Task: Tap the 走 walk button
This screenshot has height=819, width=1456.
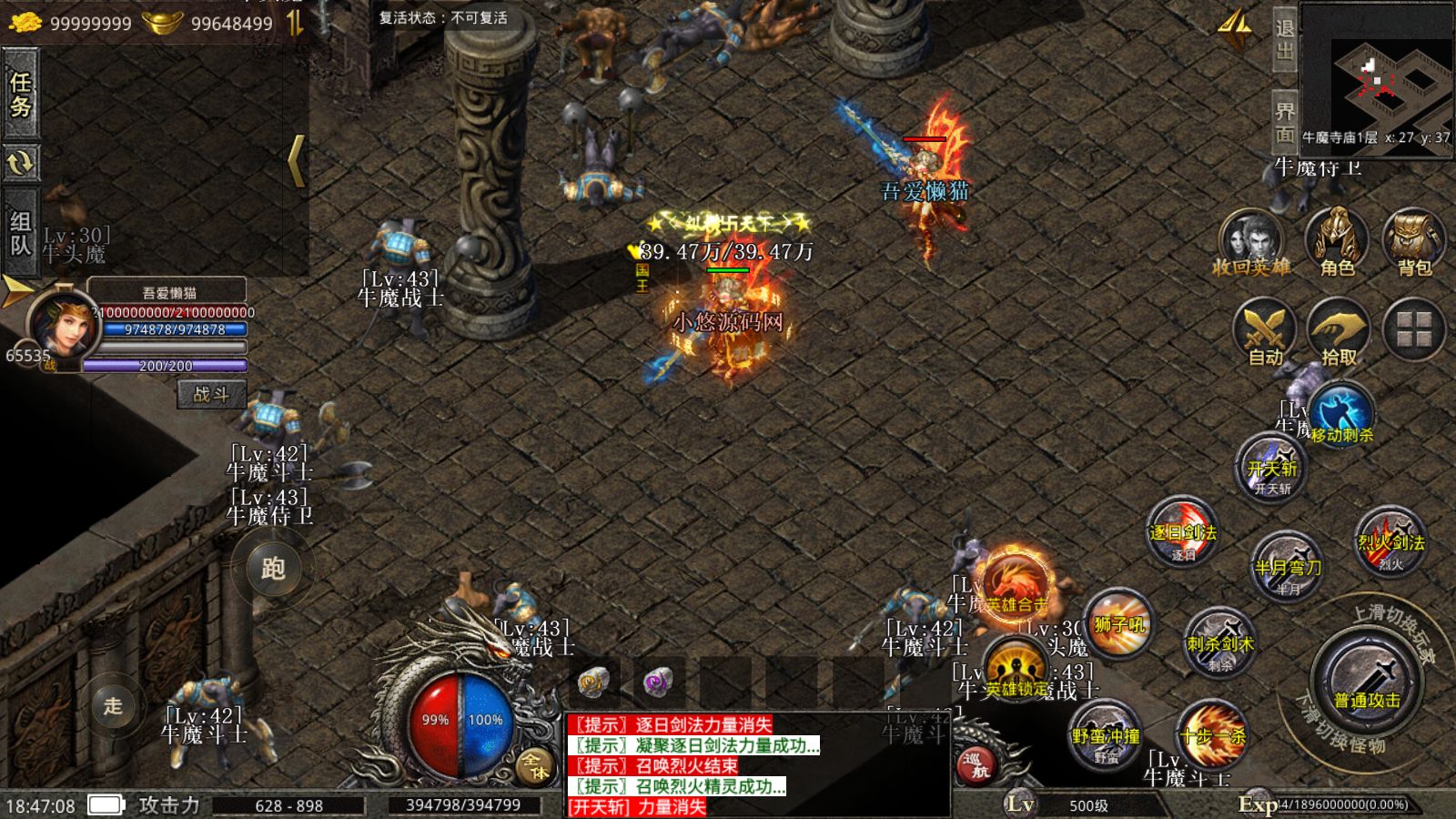Action: tap(113, 705)
